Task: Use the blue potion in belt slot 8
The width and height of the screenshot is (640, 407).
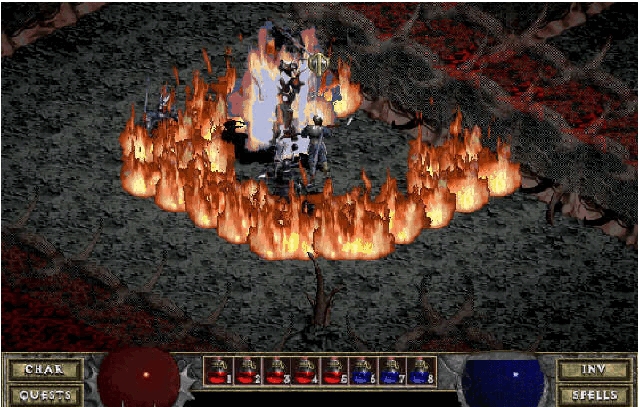Action: click(x=422, y=371)
